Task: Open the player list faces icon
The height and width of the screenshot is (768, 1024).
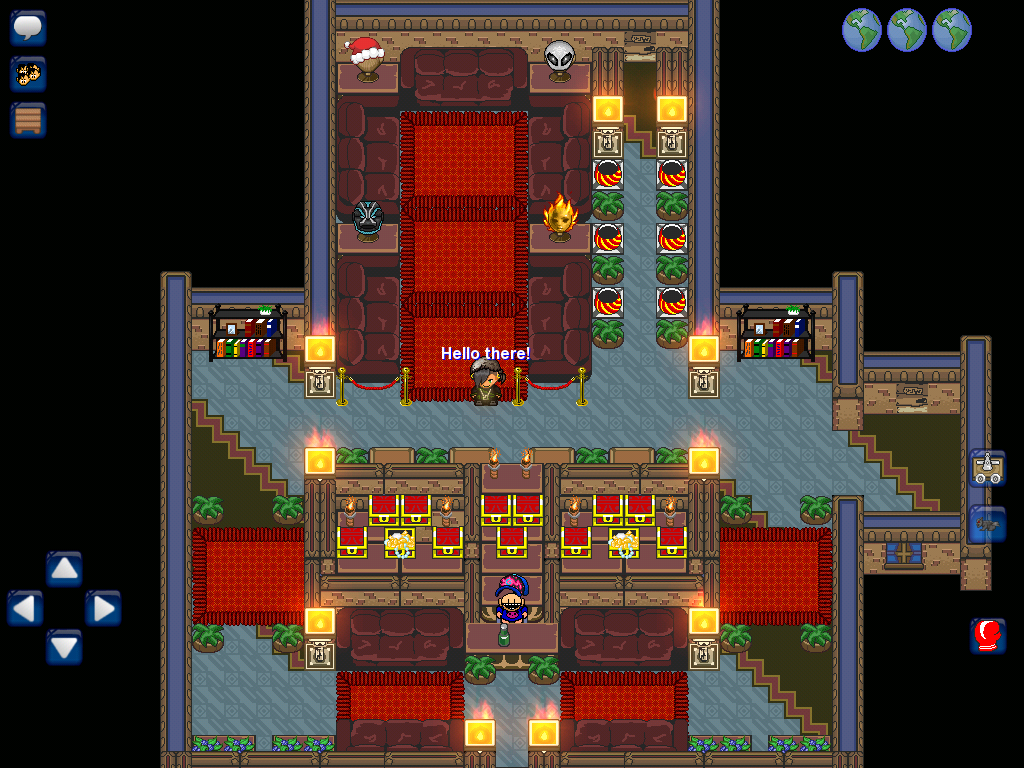Action: click(x=28, y=74)
